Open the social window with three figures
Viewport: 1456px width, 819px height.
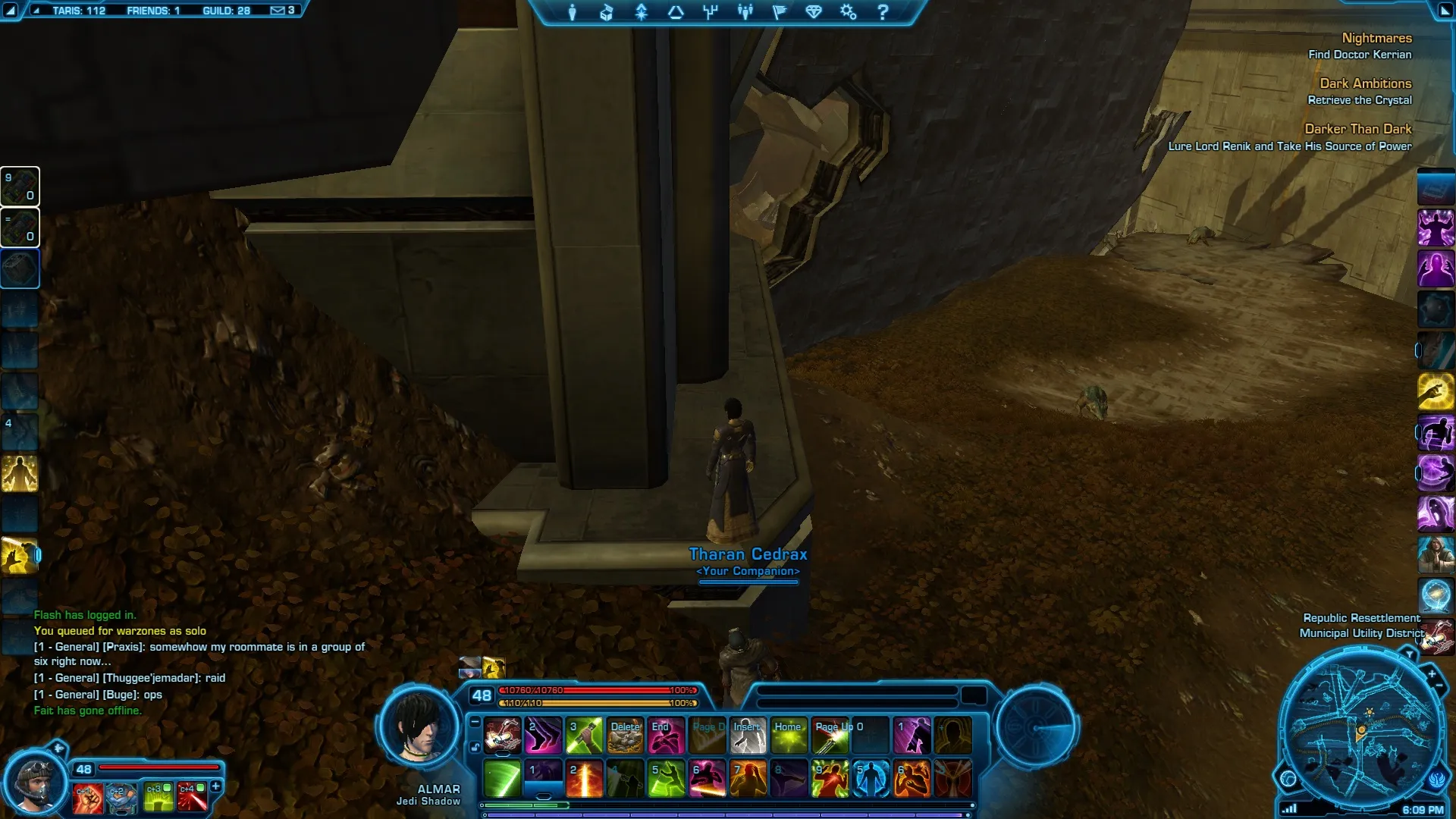745,12
